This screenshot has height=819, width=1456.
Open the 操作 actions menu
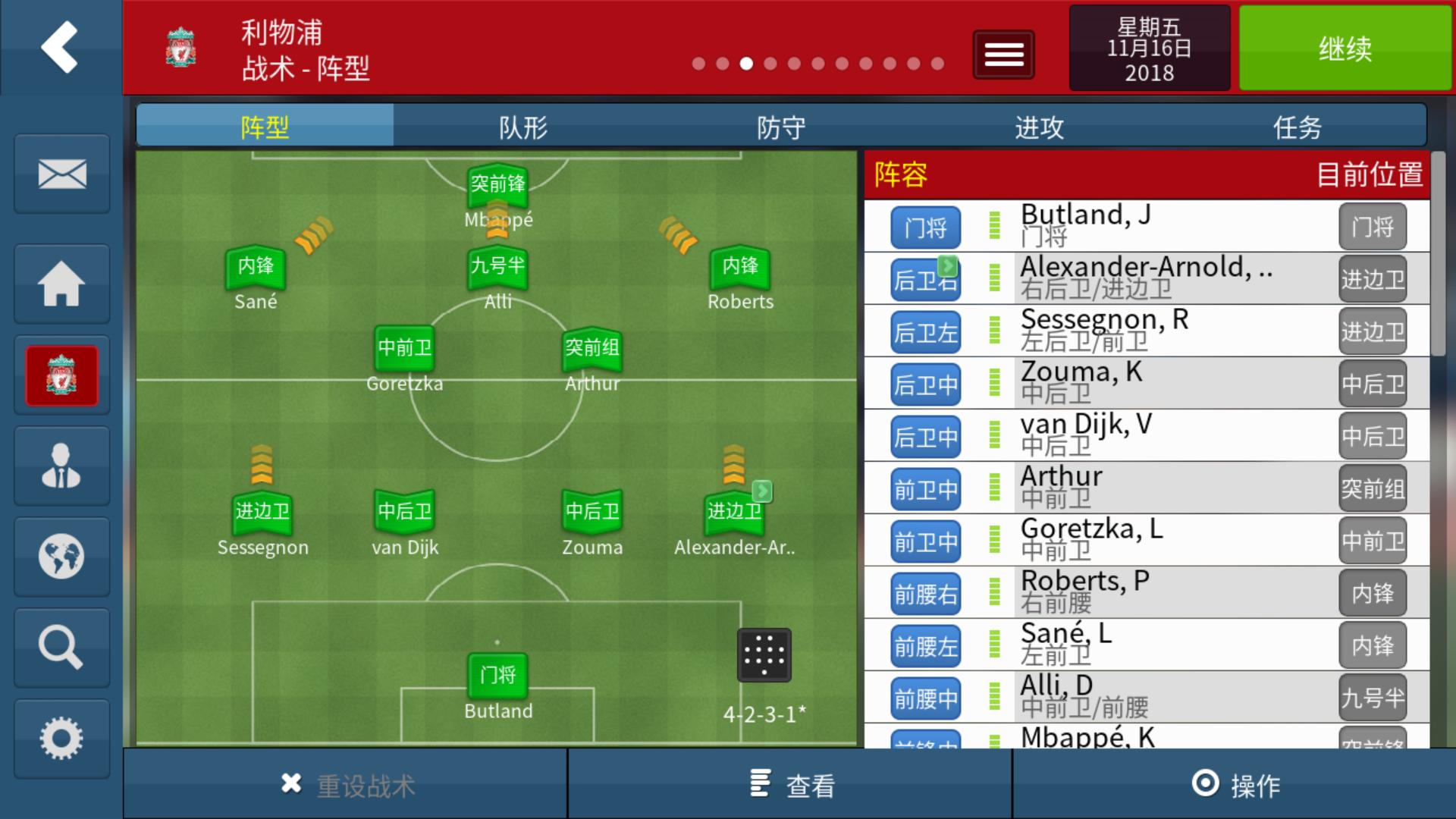pos(1234,785)
